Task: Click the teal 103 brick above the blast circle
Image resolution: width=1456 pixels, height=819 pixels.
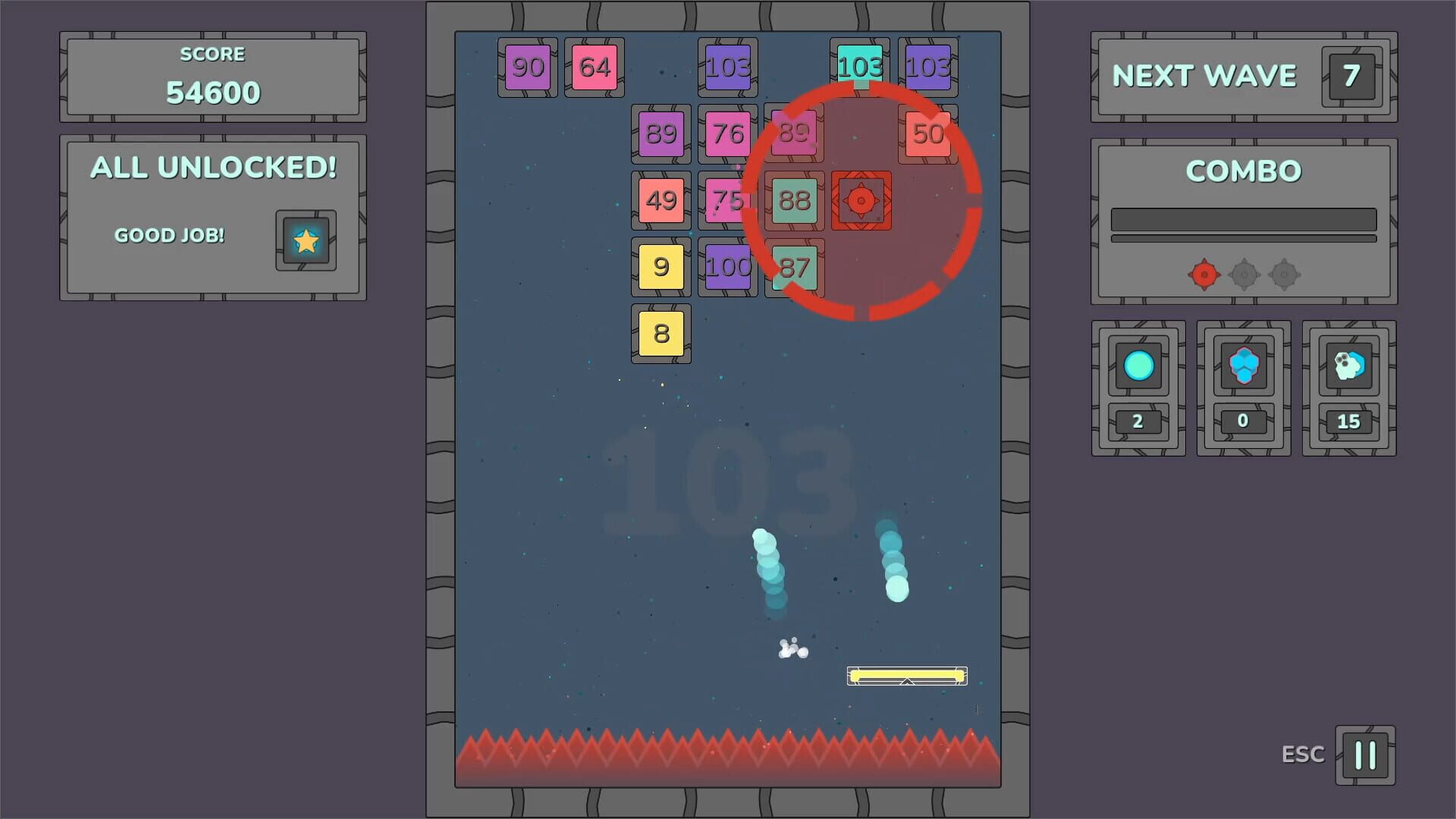Action: pos(860,67)
